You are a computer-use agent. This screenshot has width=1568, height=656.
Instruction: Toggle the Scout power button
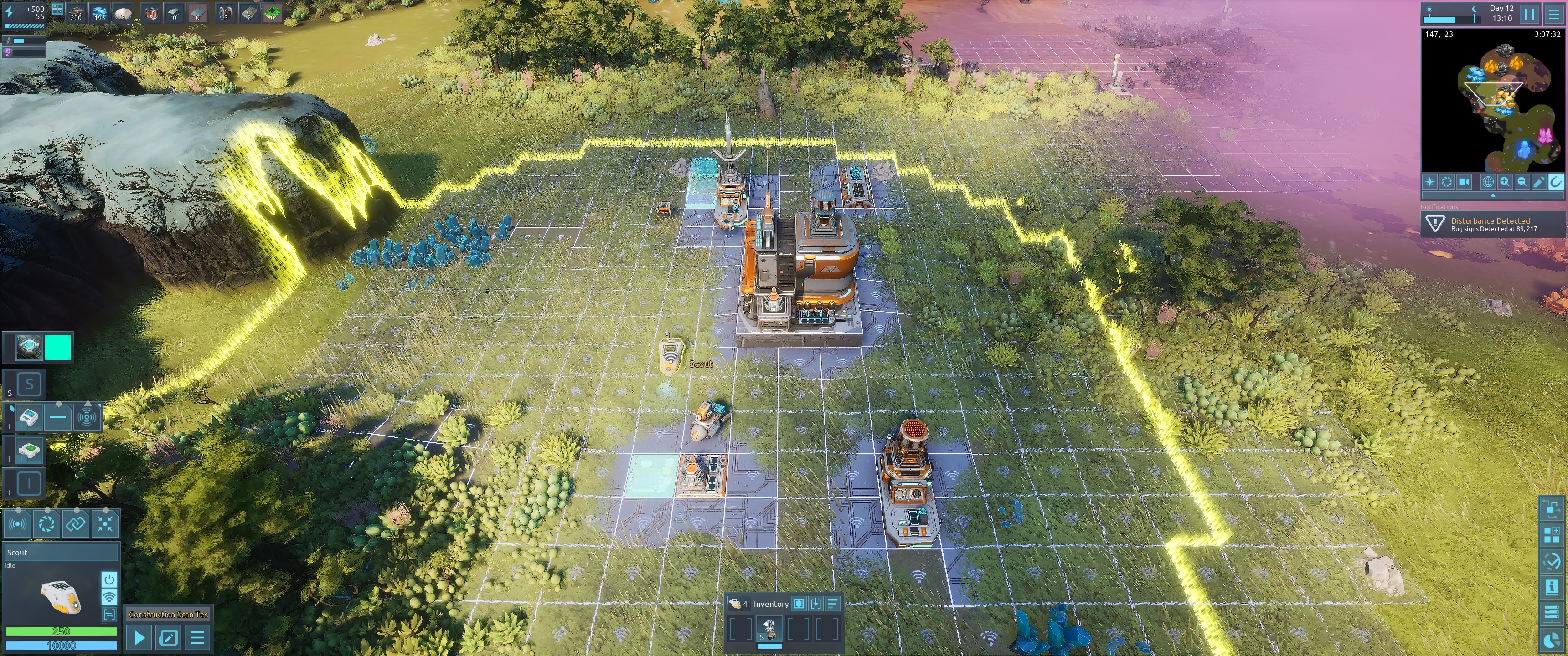[109, 579]
